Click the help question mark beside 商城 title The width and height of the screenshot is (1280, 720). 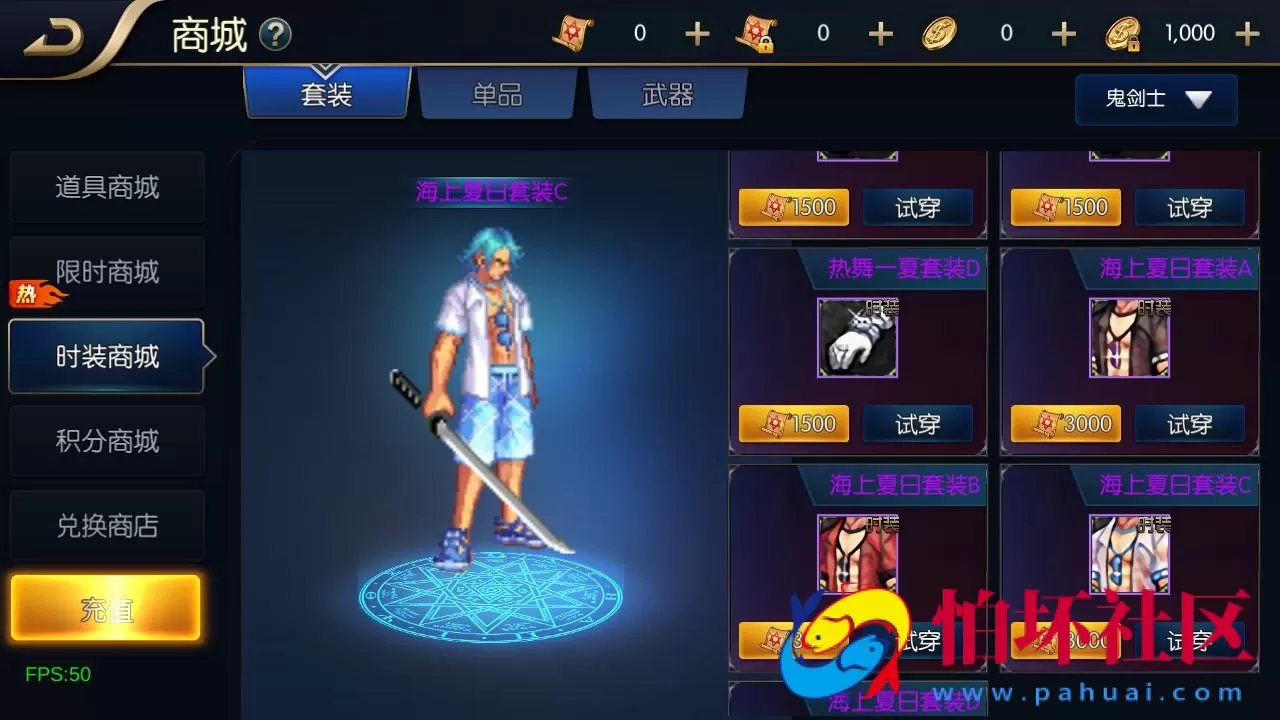click(272, 33)
